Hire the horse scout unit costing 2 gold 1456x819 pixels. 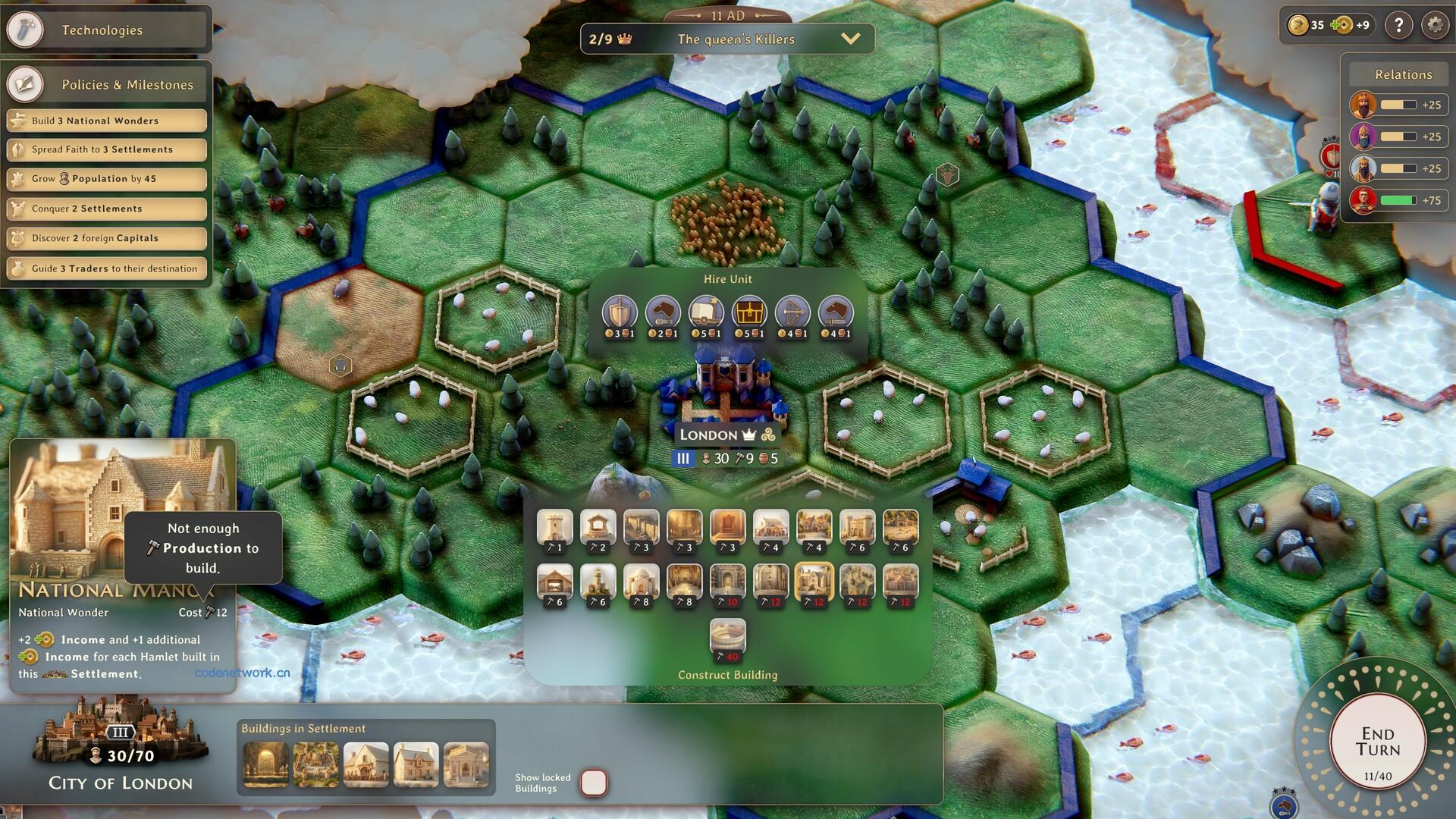coord(662,315)
